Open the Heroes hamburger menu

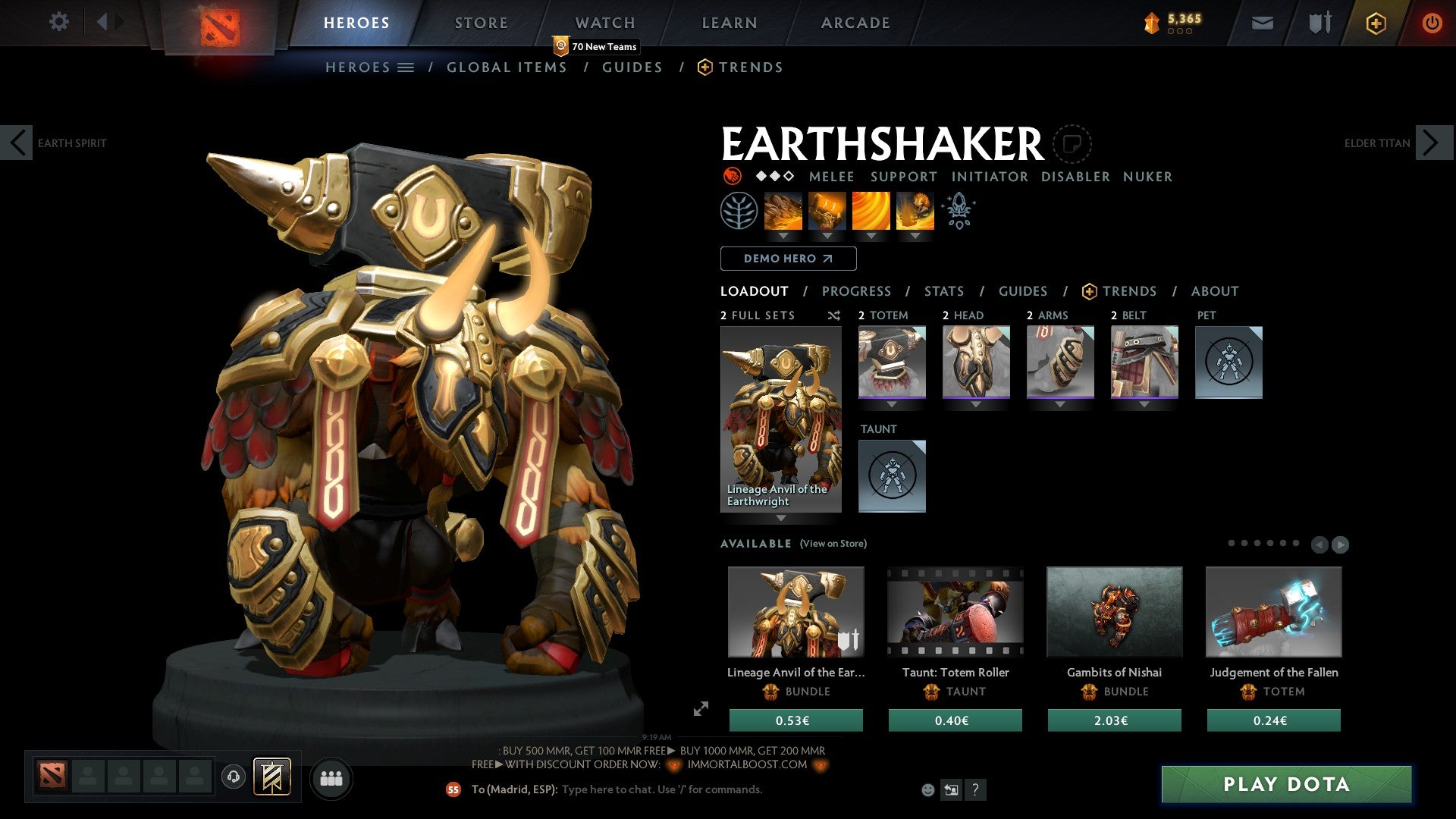[x=407, y=67]
